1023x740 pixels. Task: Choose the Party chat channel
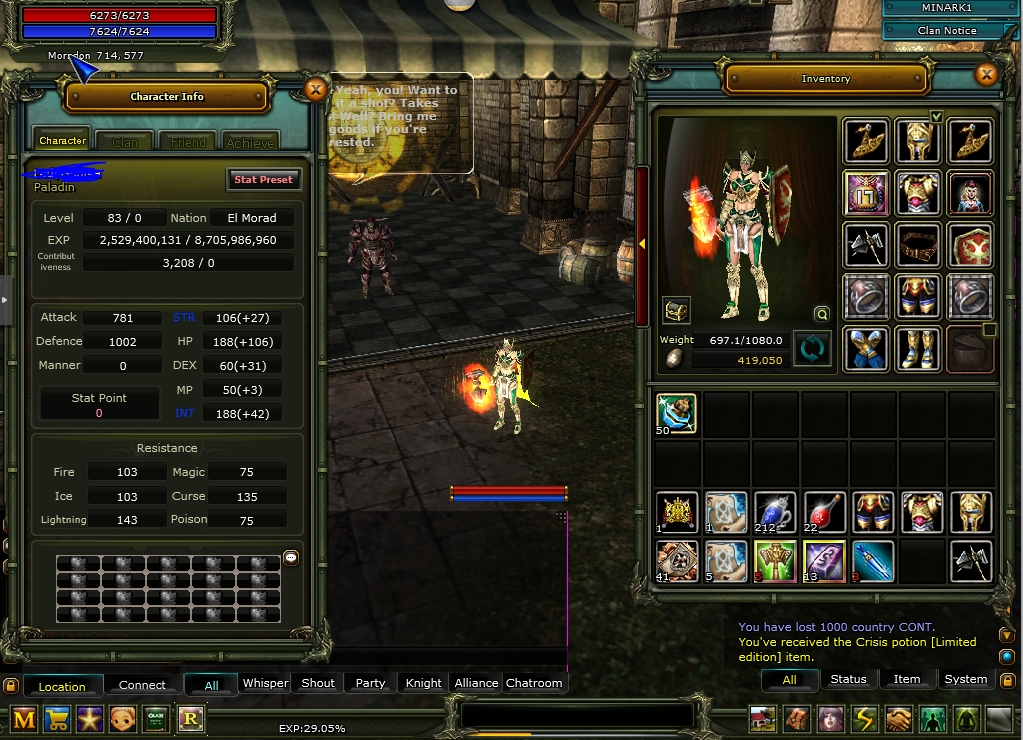370,683
